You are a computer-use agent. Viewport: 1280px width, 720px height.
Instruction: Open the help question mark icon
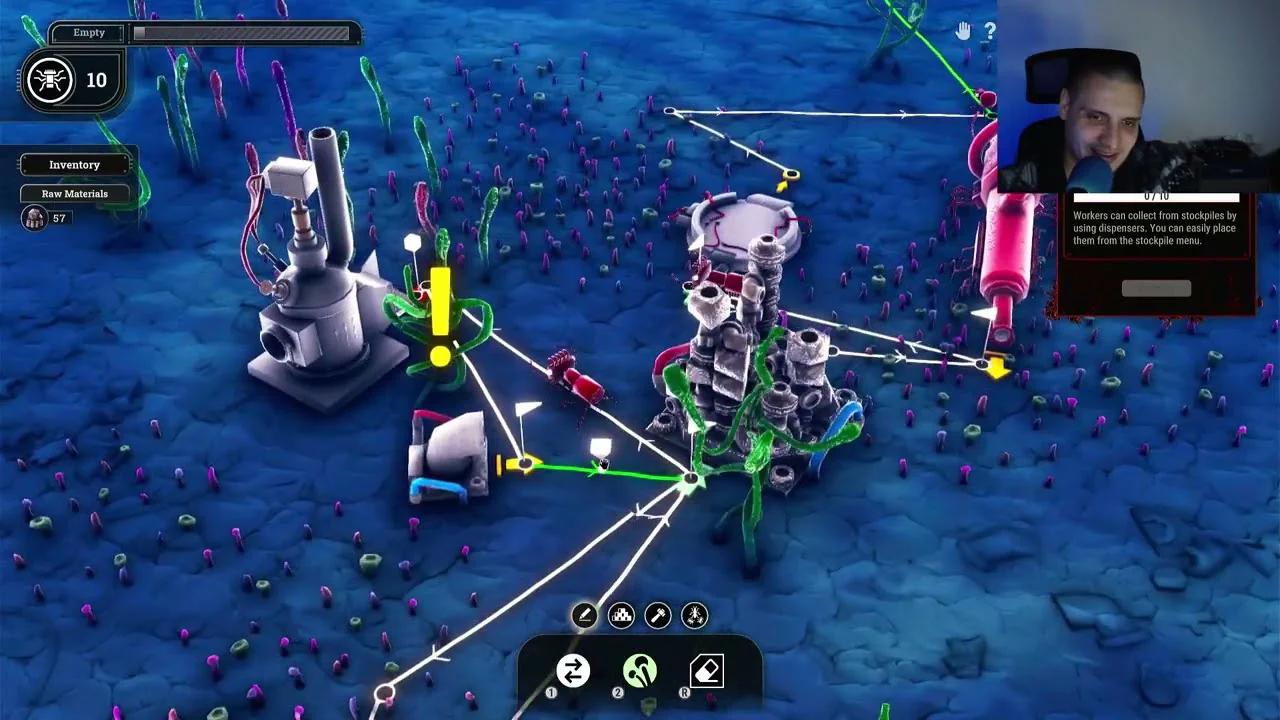[x=990, y=32]
